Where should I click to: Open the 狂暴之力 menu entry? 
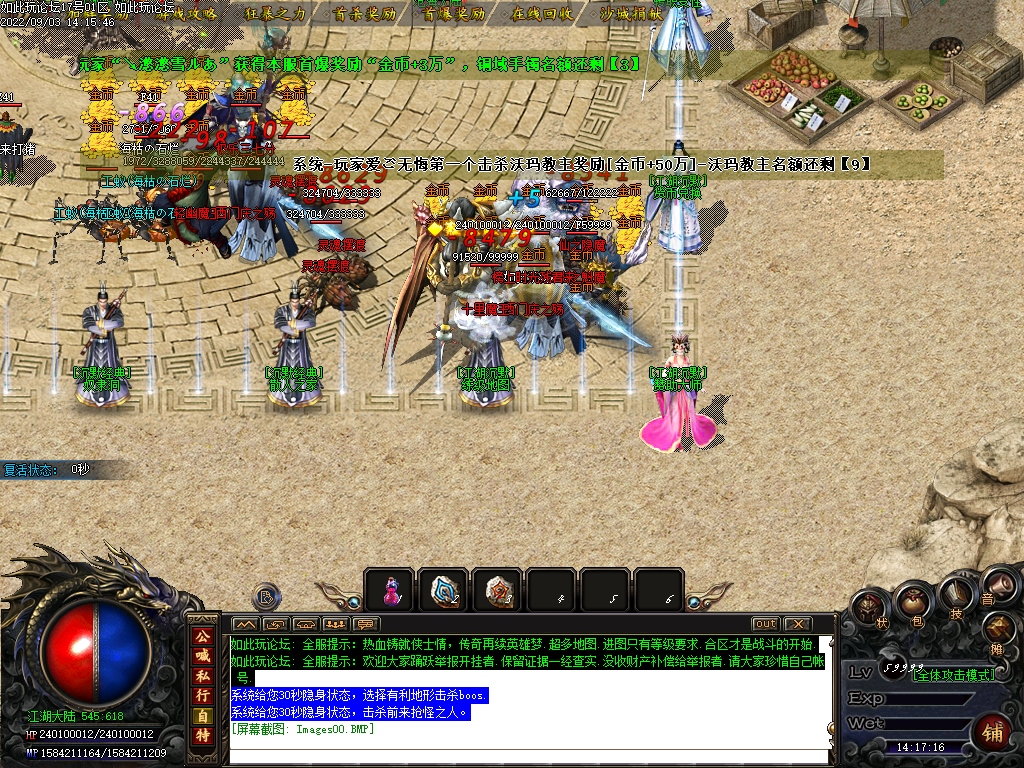274,14
